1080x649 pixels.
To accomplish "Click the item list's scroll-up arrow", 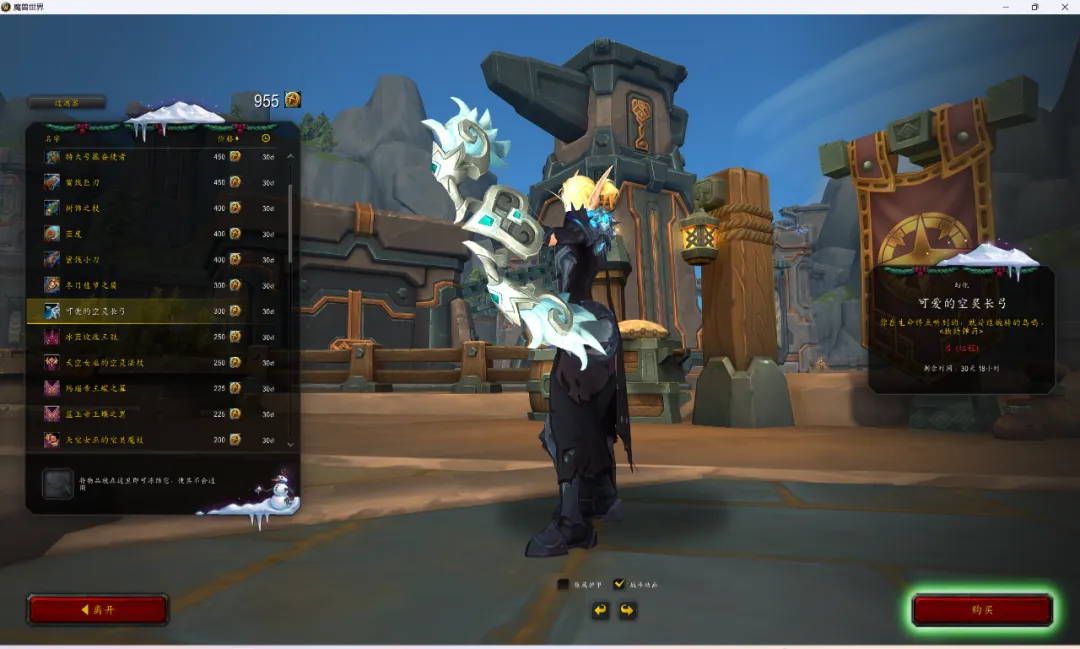I will pos(291,156).
